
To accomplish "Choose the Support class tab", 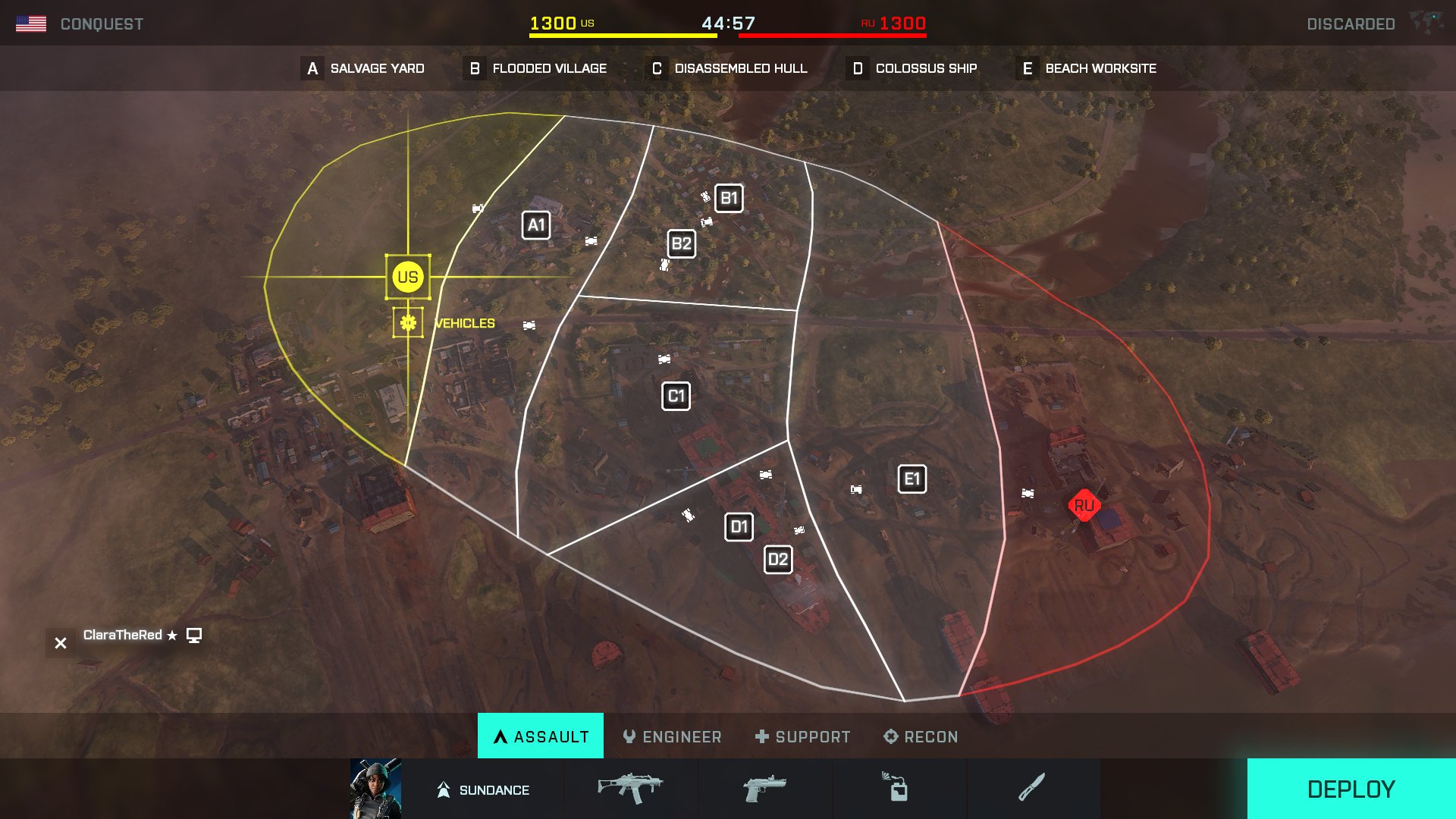I will point(802,736).
